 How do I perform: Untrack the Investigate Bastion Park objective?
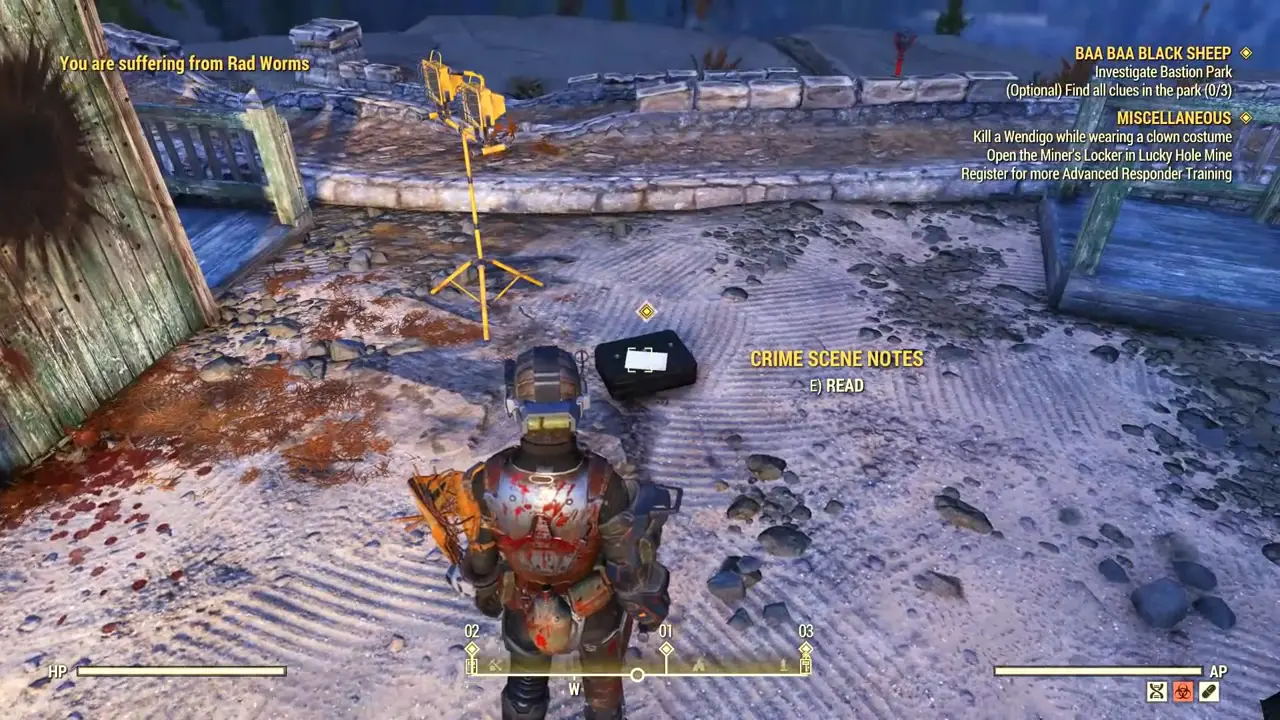point(1162,71)
